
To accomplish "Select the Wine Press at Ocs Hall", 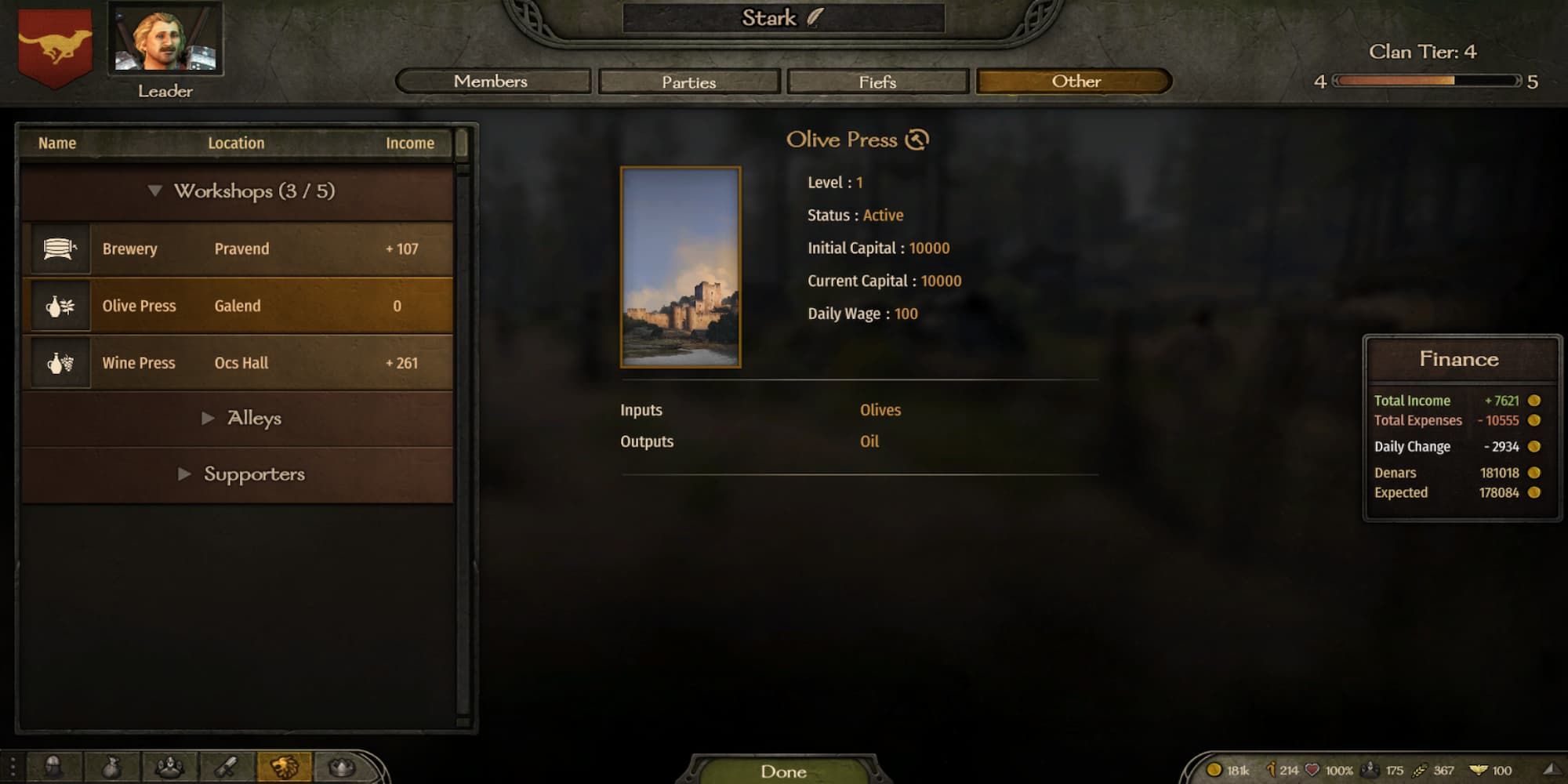I will pos(235,362).
